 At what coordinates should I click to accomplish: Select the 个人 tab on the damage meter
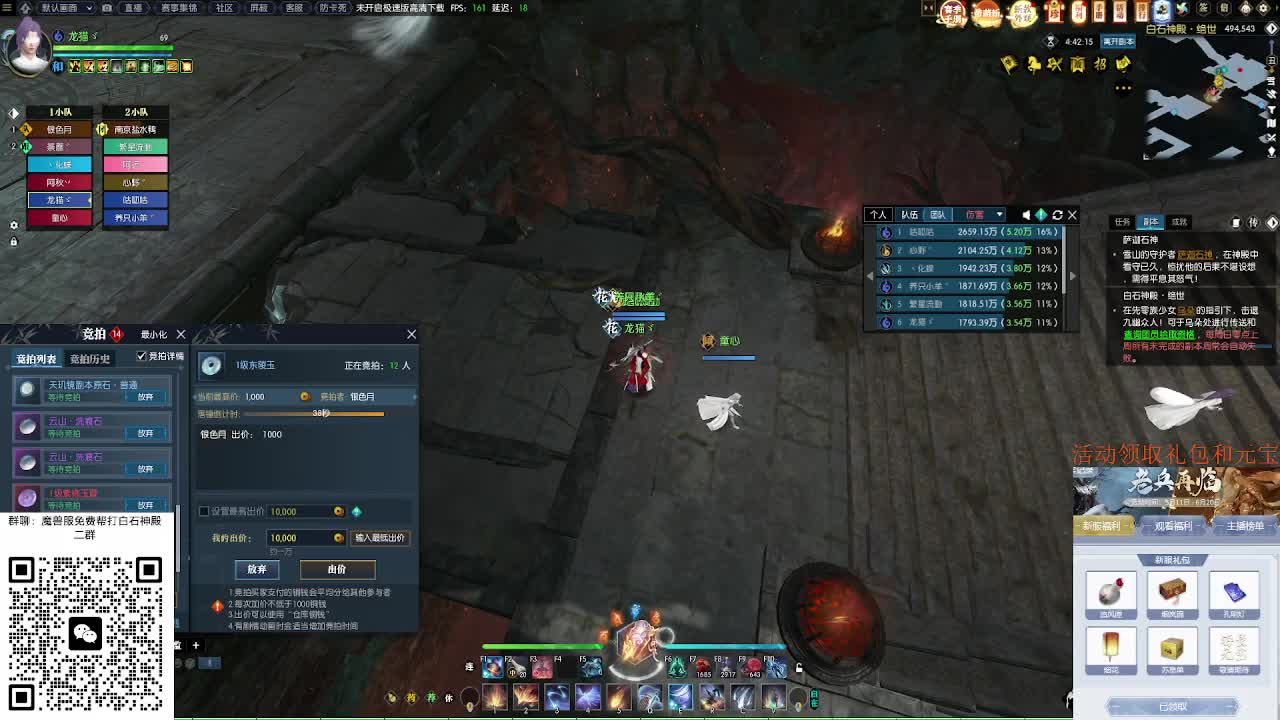(x=878, y=214)
